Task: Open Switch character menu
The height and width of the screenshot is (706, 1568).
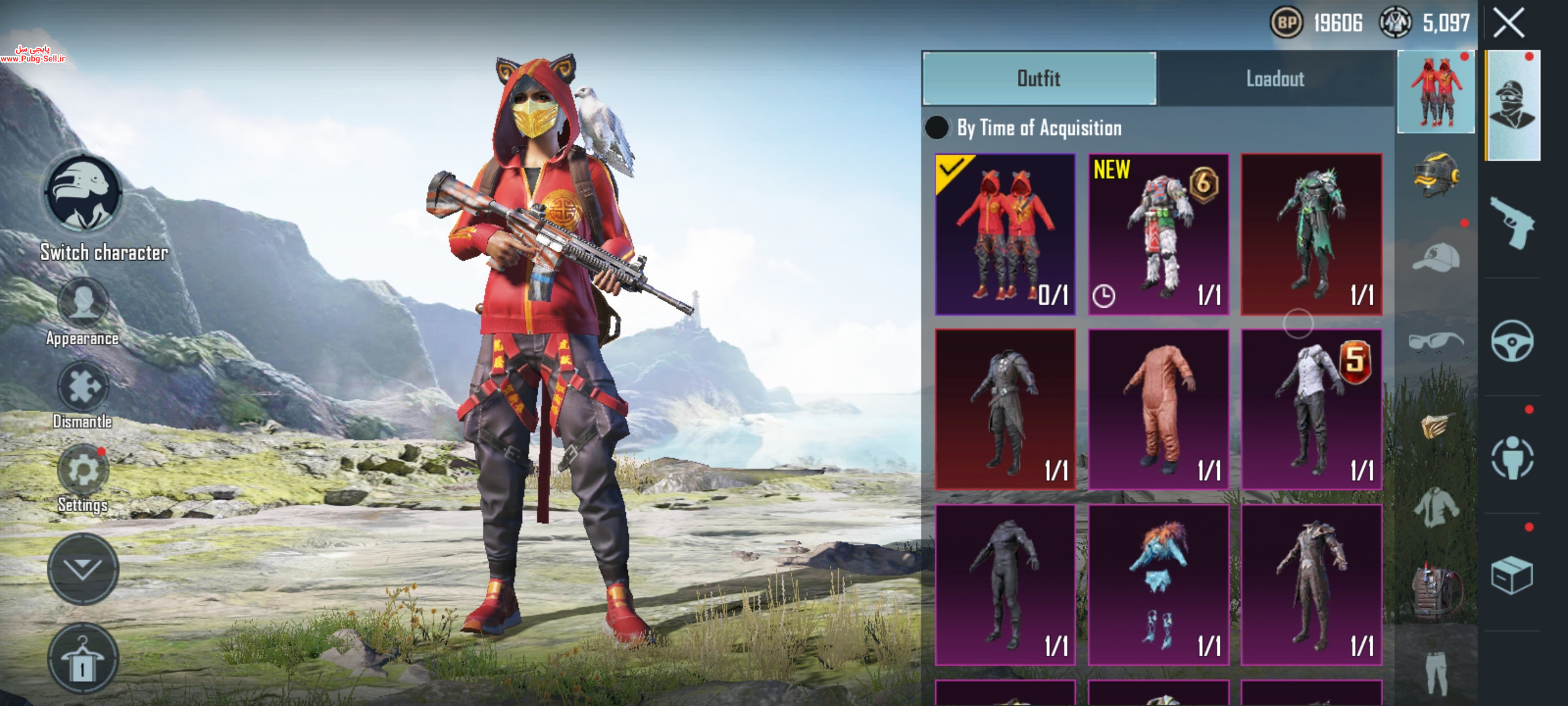Action: (x=82, y=194)
